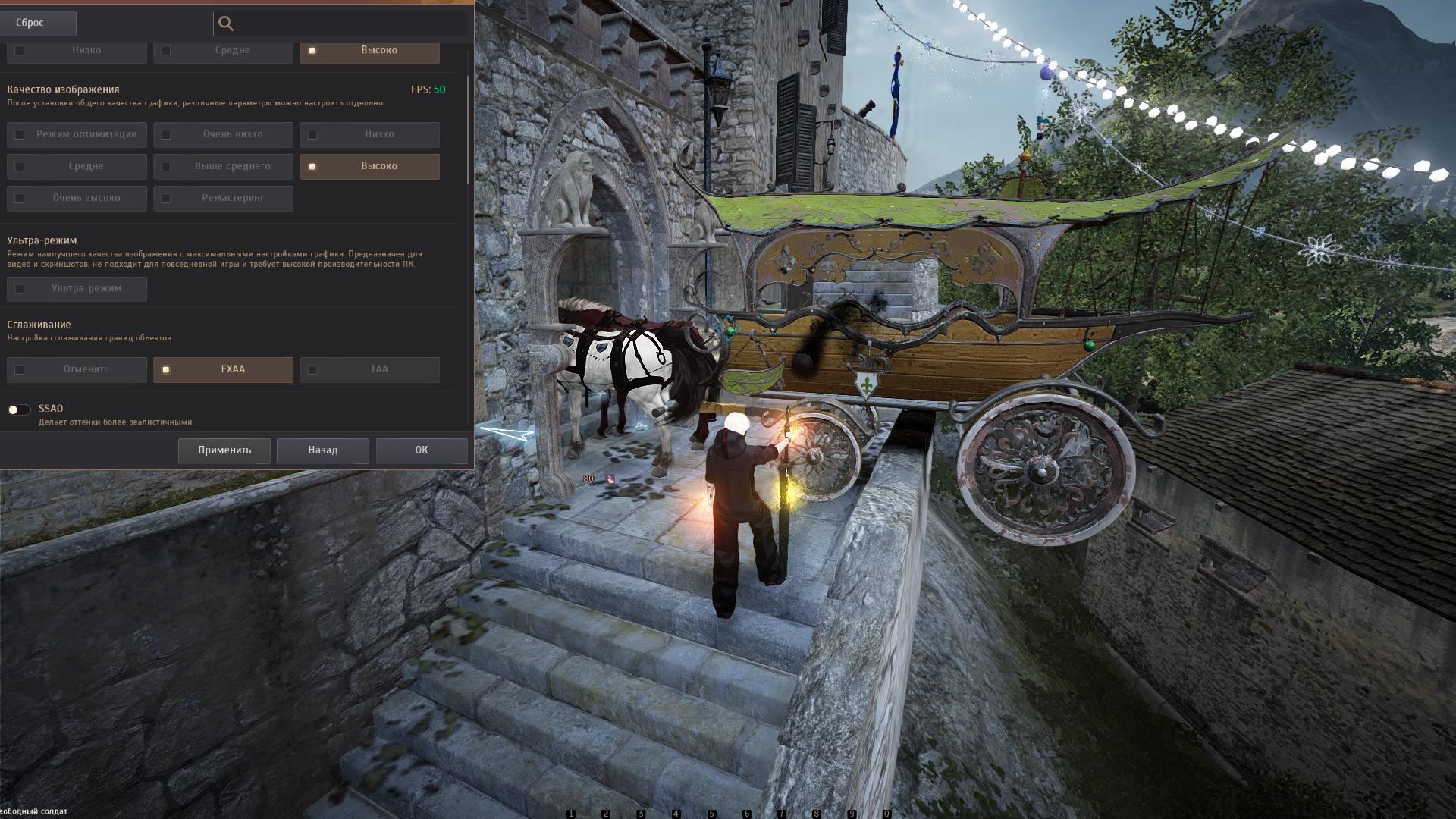Image resolution: width=1456 pixels, height=819 pixels.
Task: Enable the Ультра-режим checkbox
Action: 77,289
